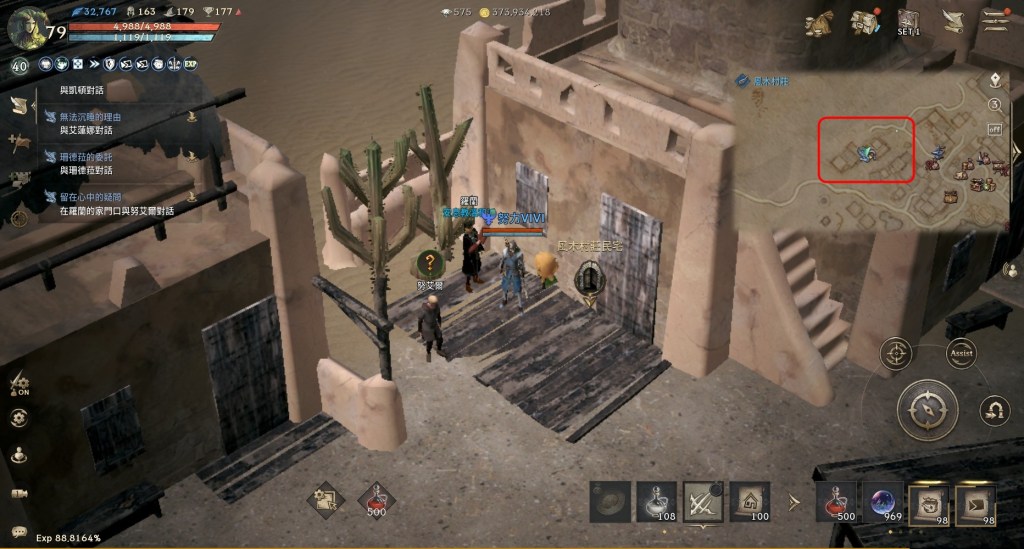This screenshot has width=1024, height=549.
Task: Open the quill and scroll journal
Action: click(952, 21)
